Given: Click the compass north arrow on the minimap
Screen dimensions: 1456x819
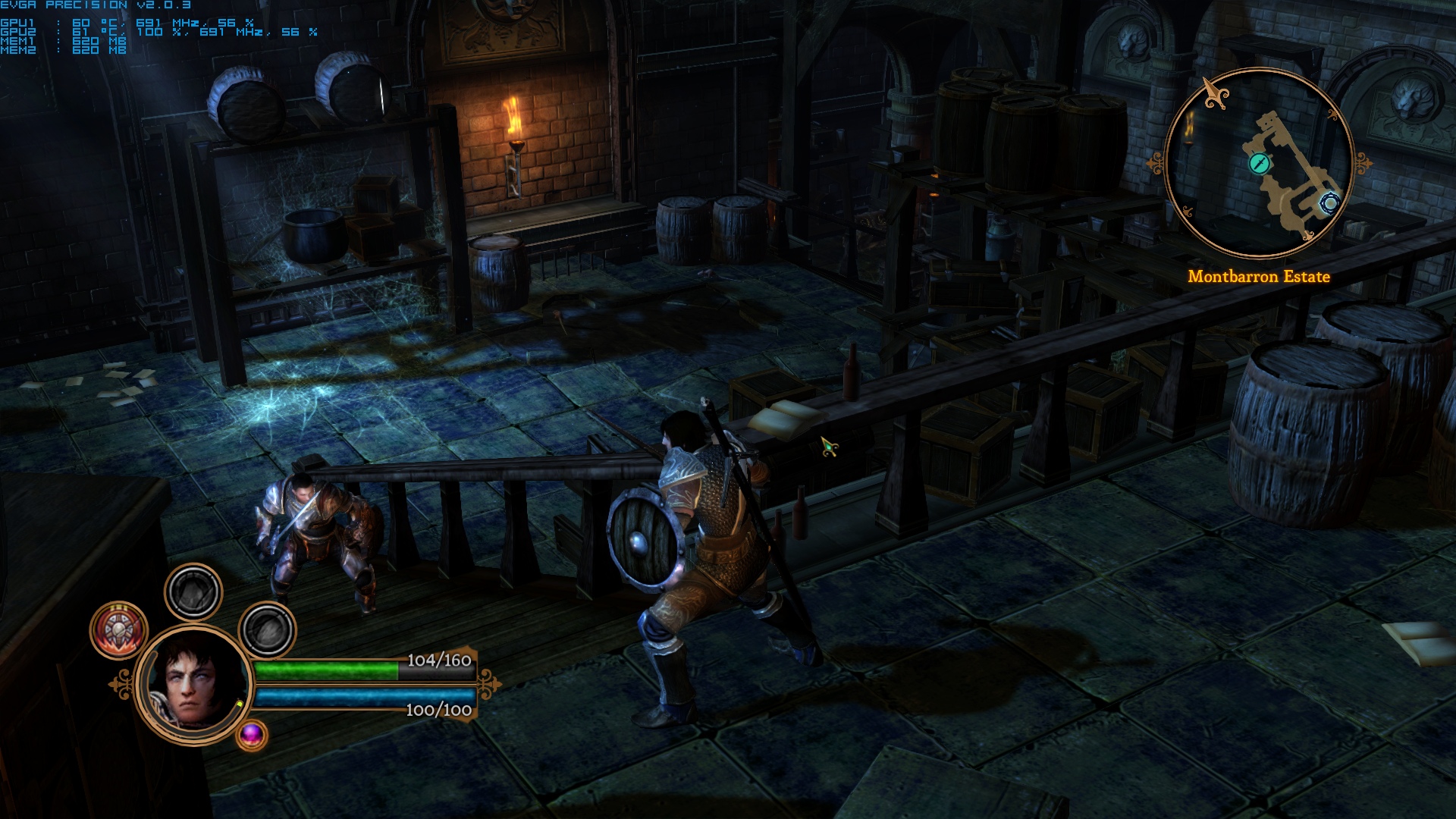Looking at the screenshot, I should pos(1216,94).
